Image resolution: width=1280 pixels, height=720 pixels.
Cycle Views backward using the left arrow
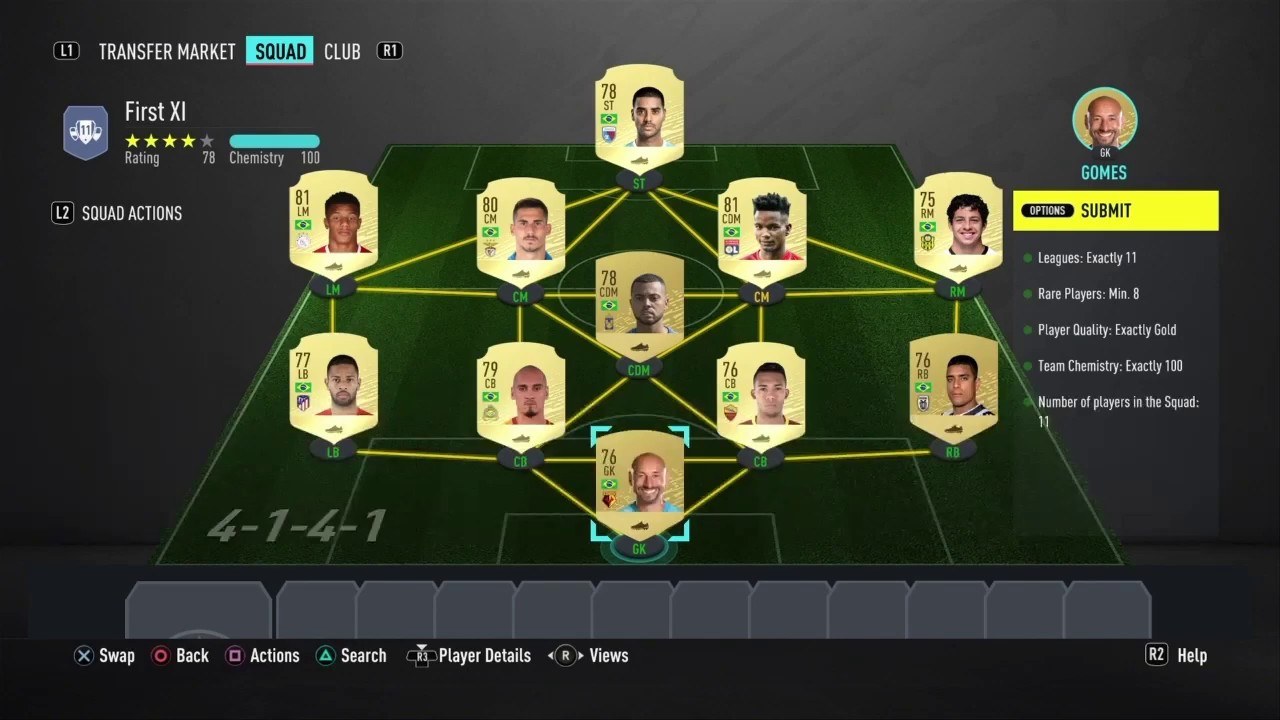click(551, 655)
